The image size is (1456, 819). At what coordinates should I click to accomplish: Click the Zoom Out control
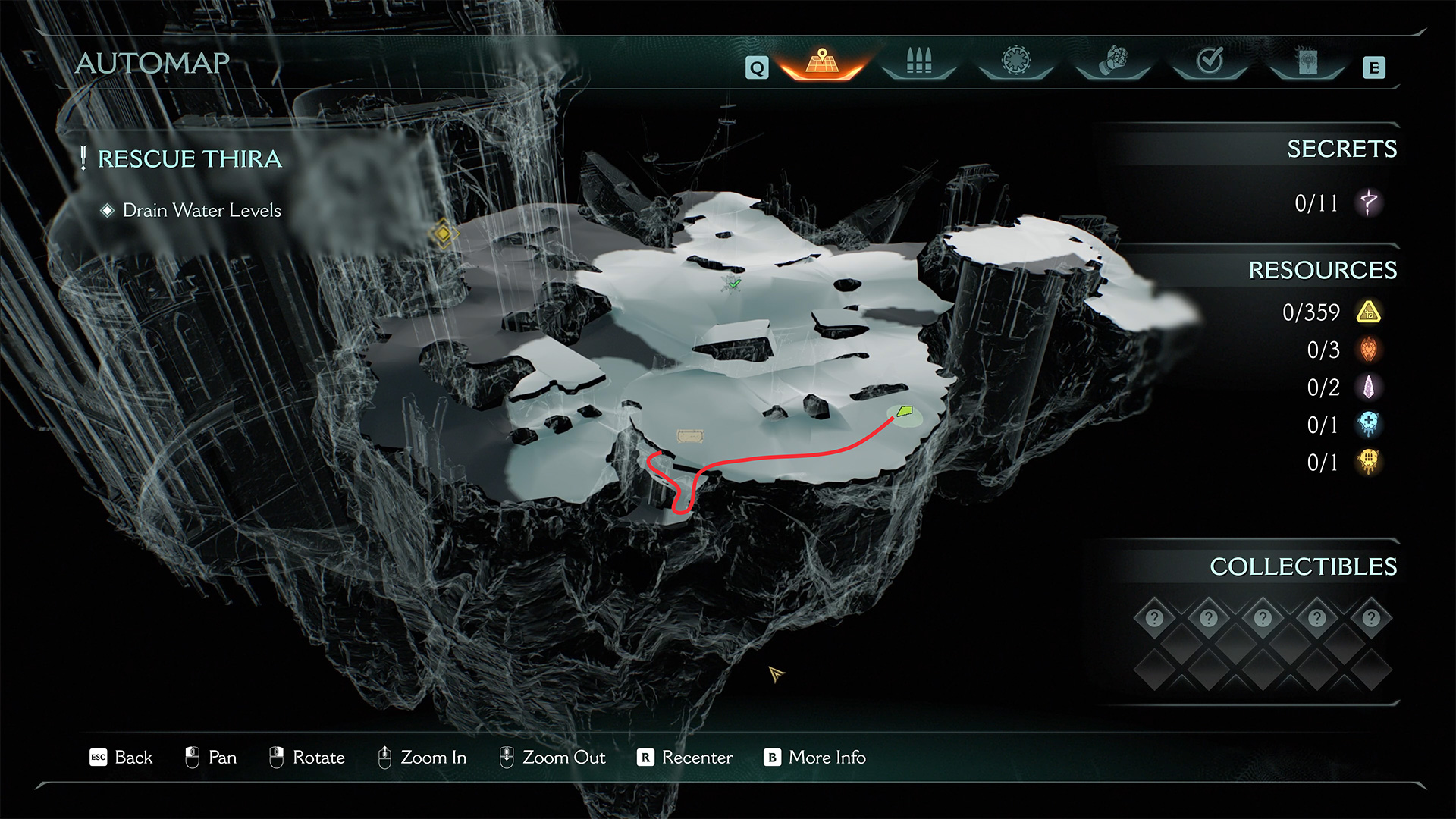tap(563, 758)
